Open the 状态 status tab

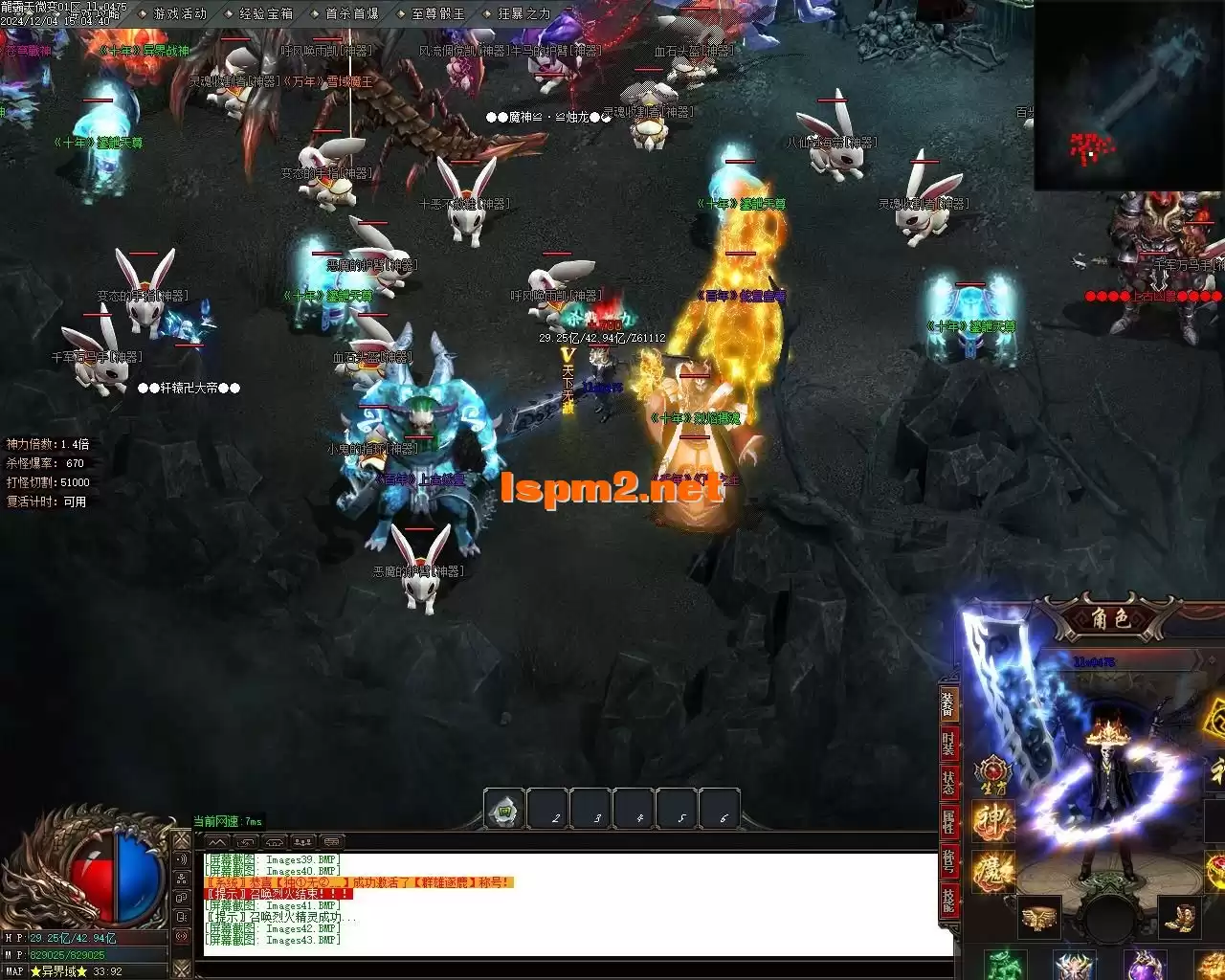(x=947, y=781)
